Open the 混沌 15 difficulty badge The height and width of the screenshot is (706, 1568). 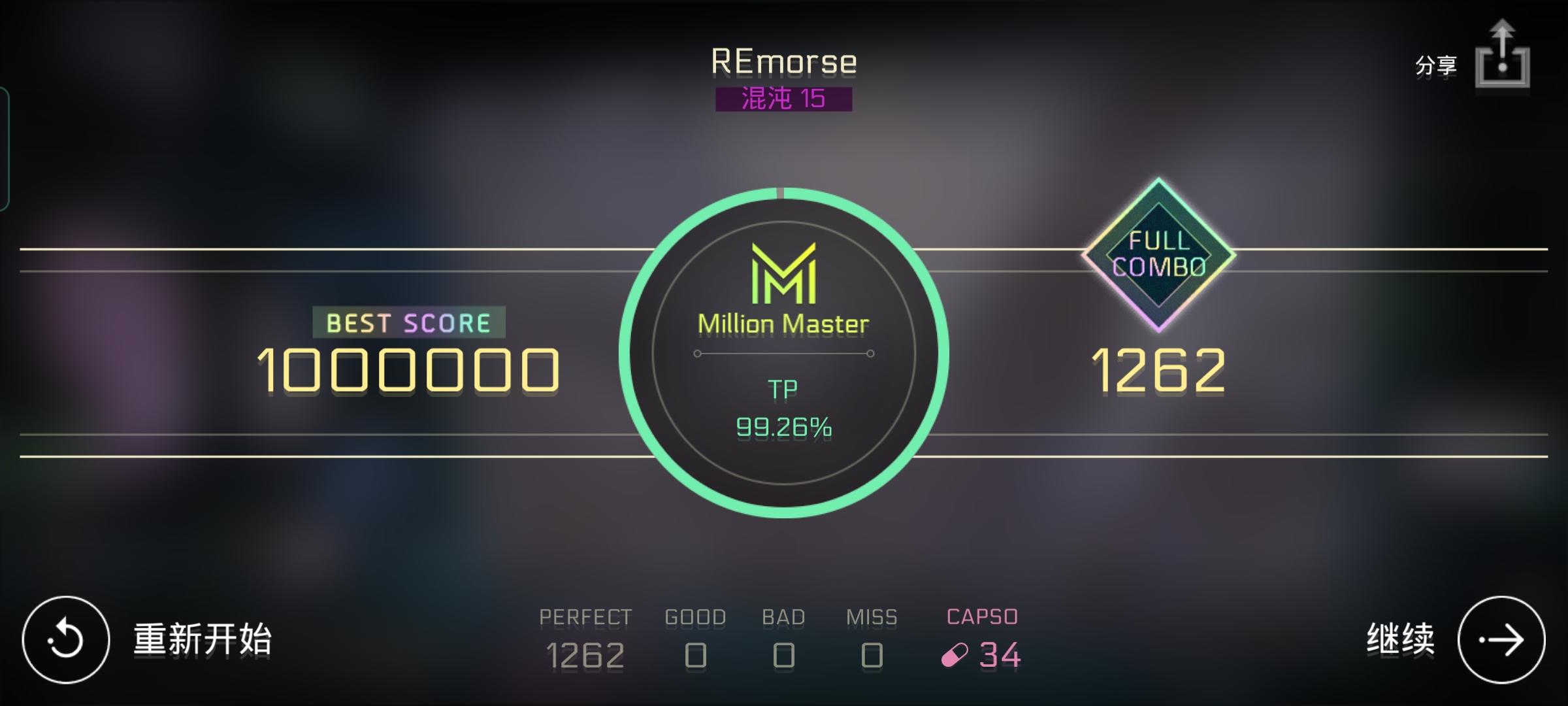pos(784,99)
